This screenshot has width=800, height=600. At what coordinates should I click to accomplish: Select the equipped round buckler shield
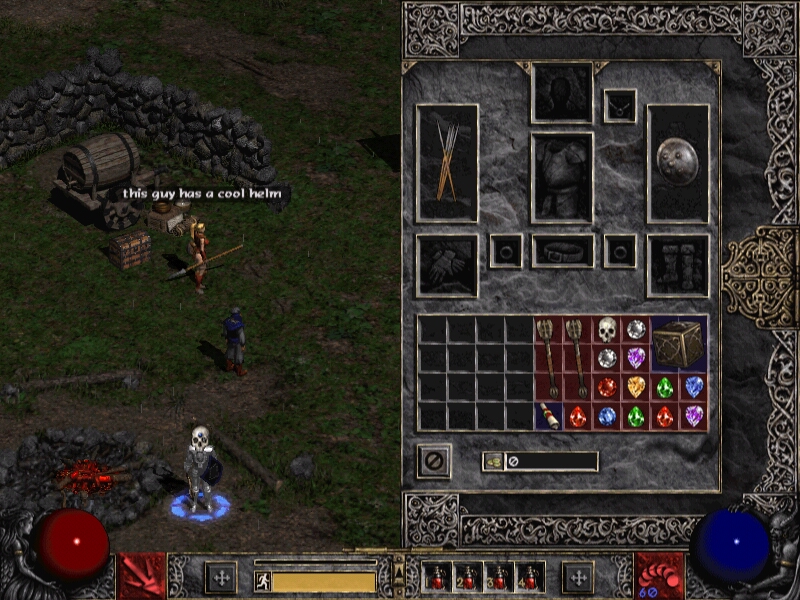[678, 162]
